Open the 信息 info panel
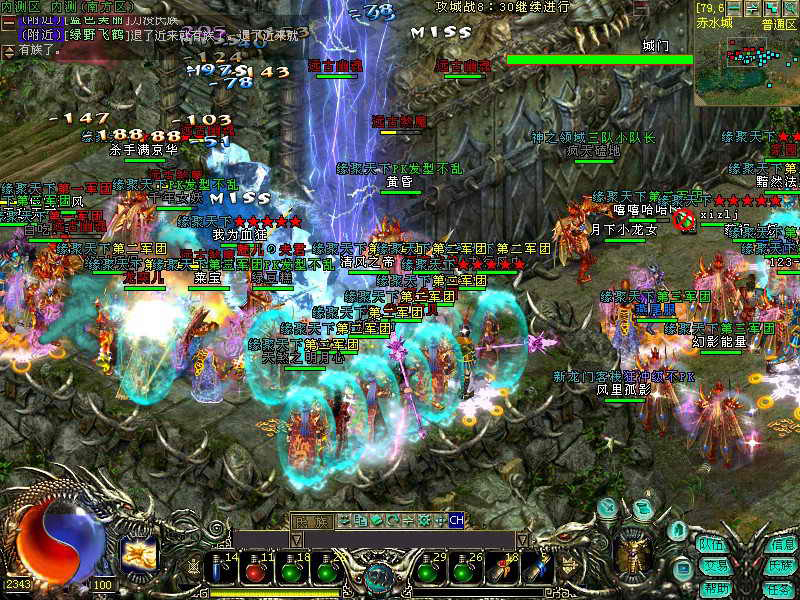Viewport: 800px width, 600px height. pos(782,545)
